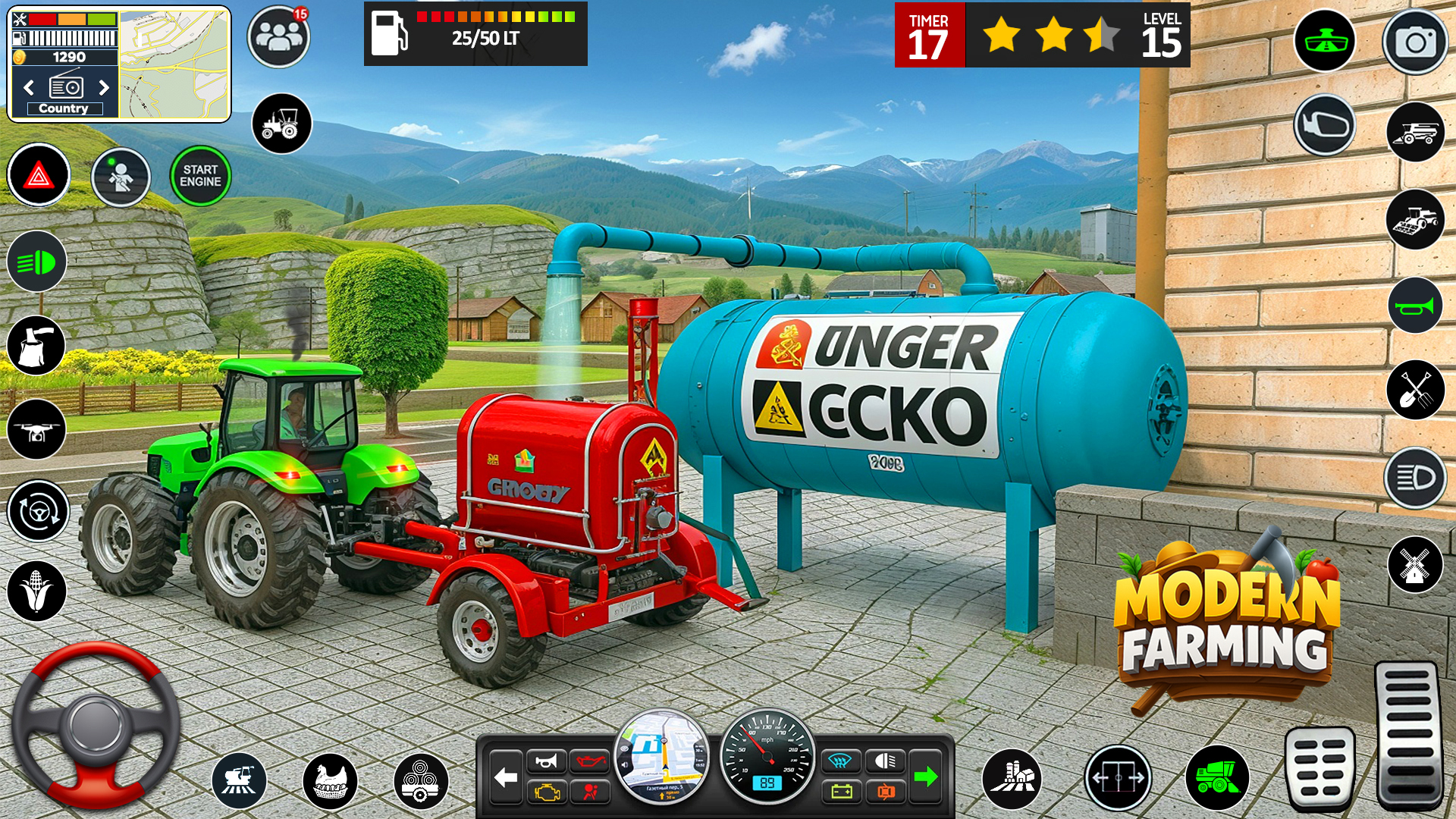
Task: Click the white left turn arrow
Action: 506,777
